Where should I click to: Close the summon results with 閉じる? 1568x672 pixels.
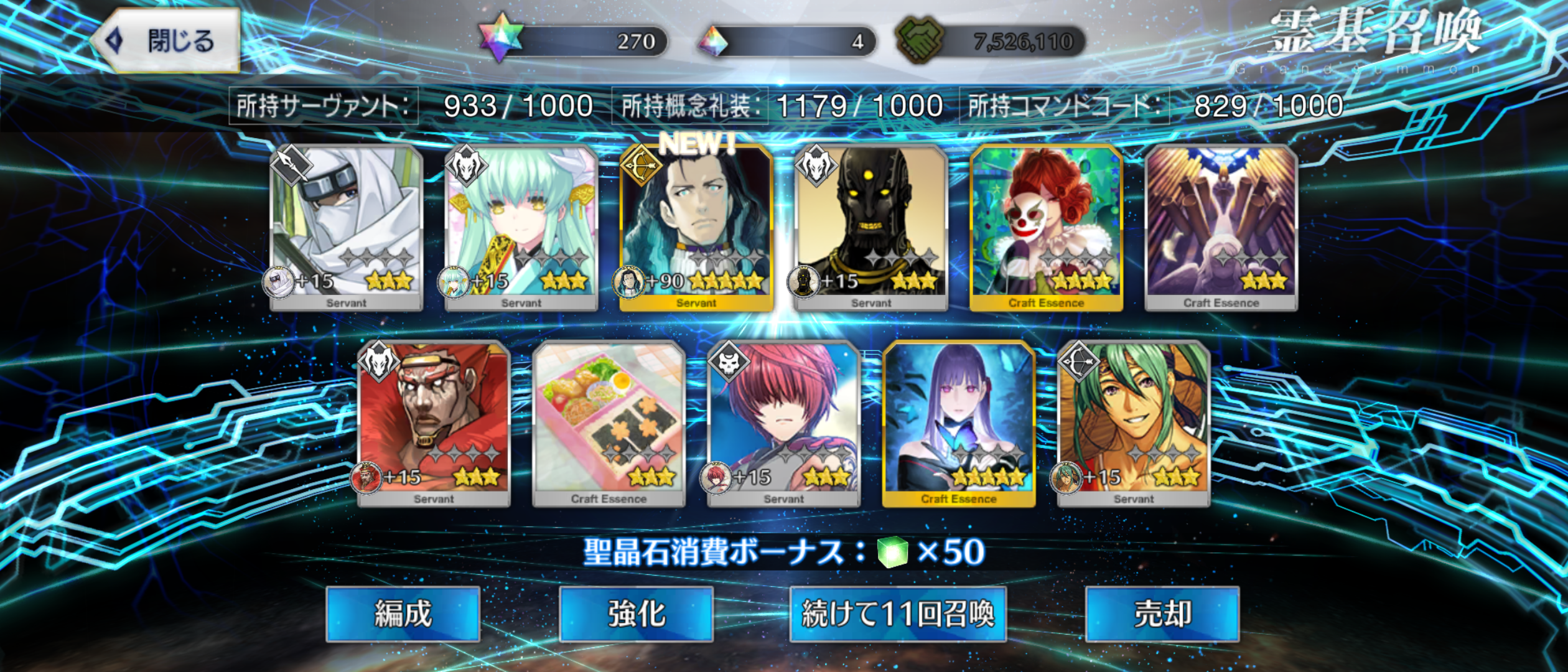(x=167, y=41)
